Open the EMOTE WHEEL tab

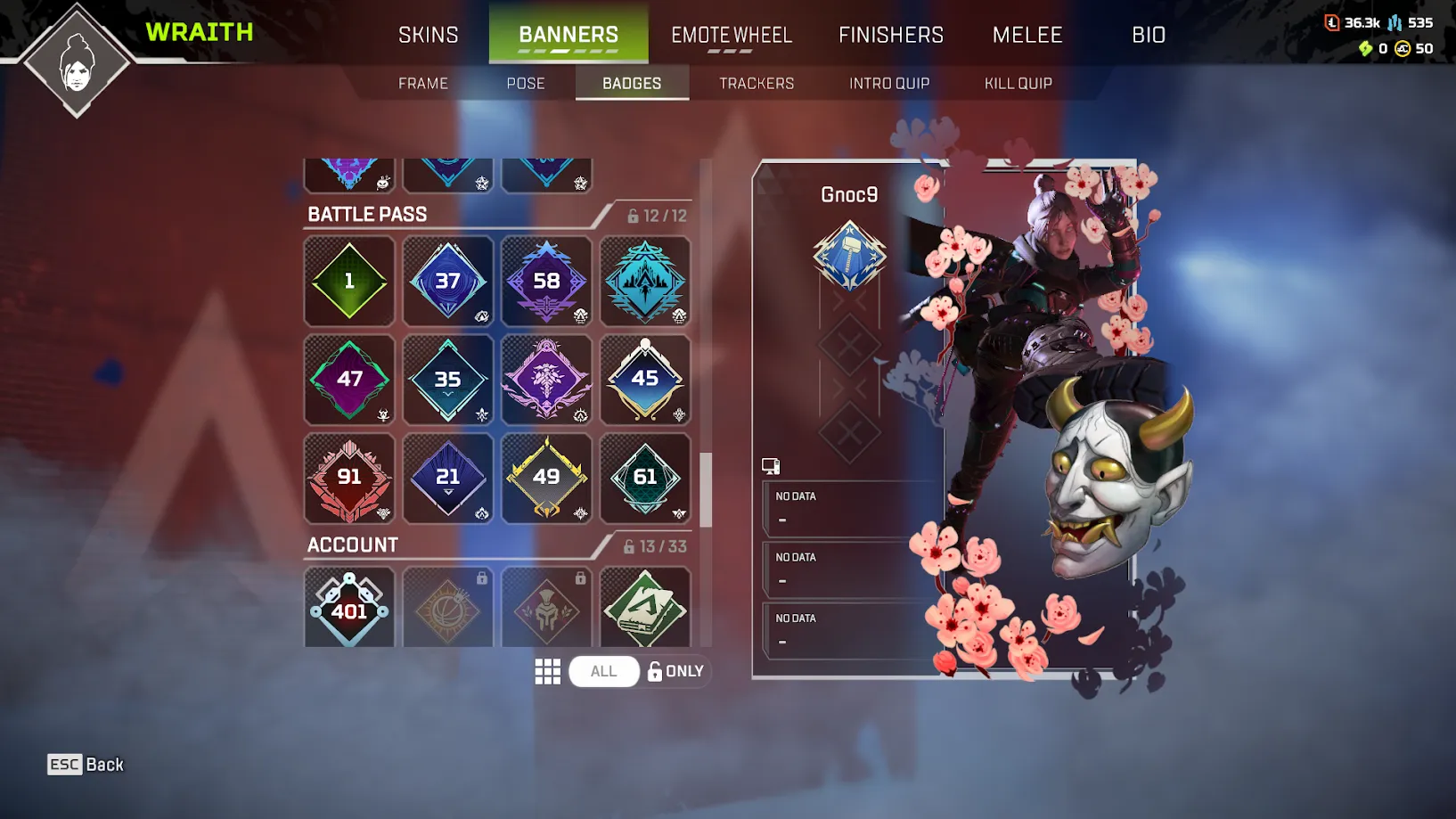click(731, 35)
